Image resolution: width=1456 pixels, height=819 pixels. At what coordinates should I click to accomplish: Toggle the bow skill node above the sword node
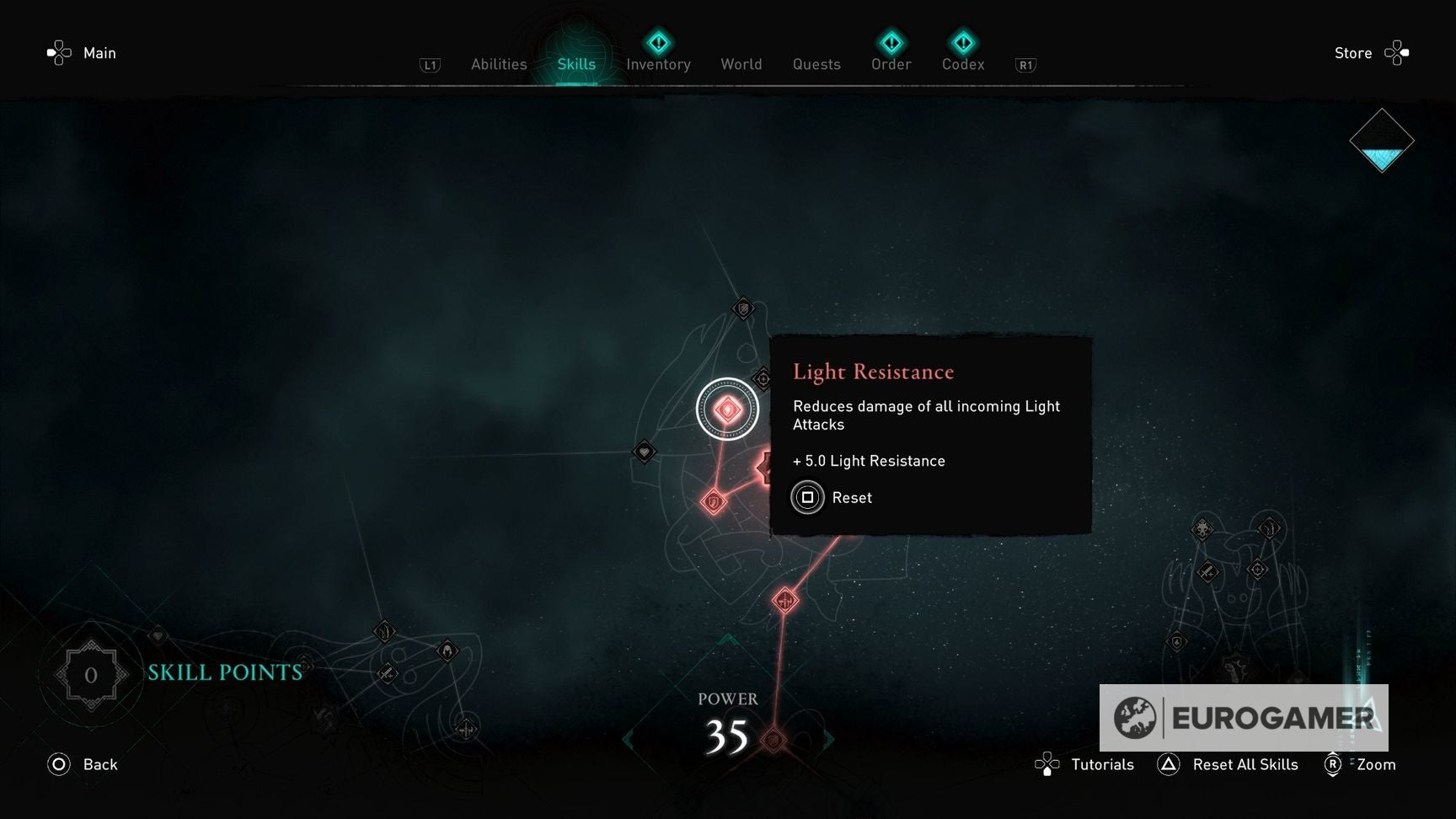(385, 633)
